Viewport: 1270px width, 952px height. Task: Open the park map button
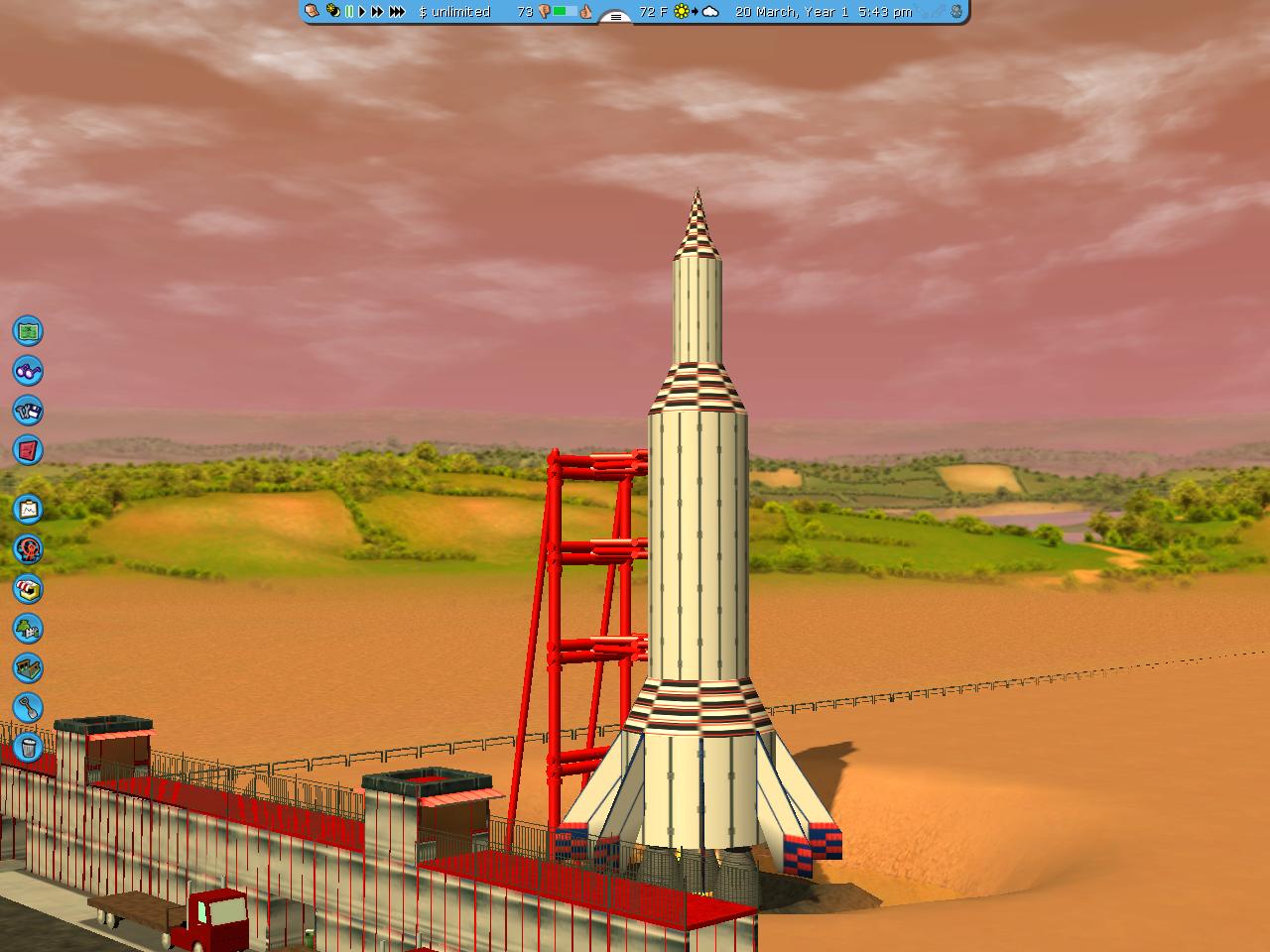(x=28, y=330)
